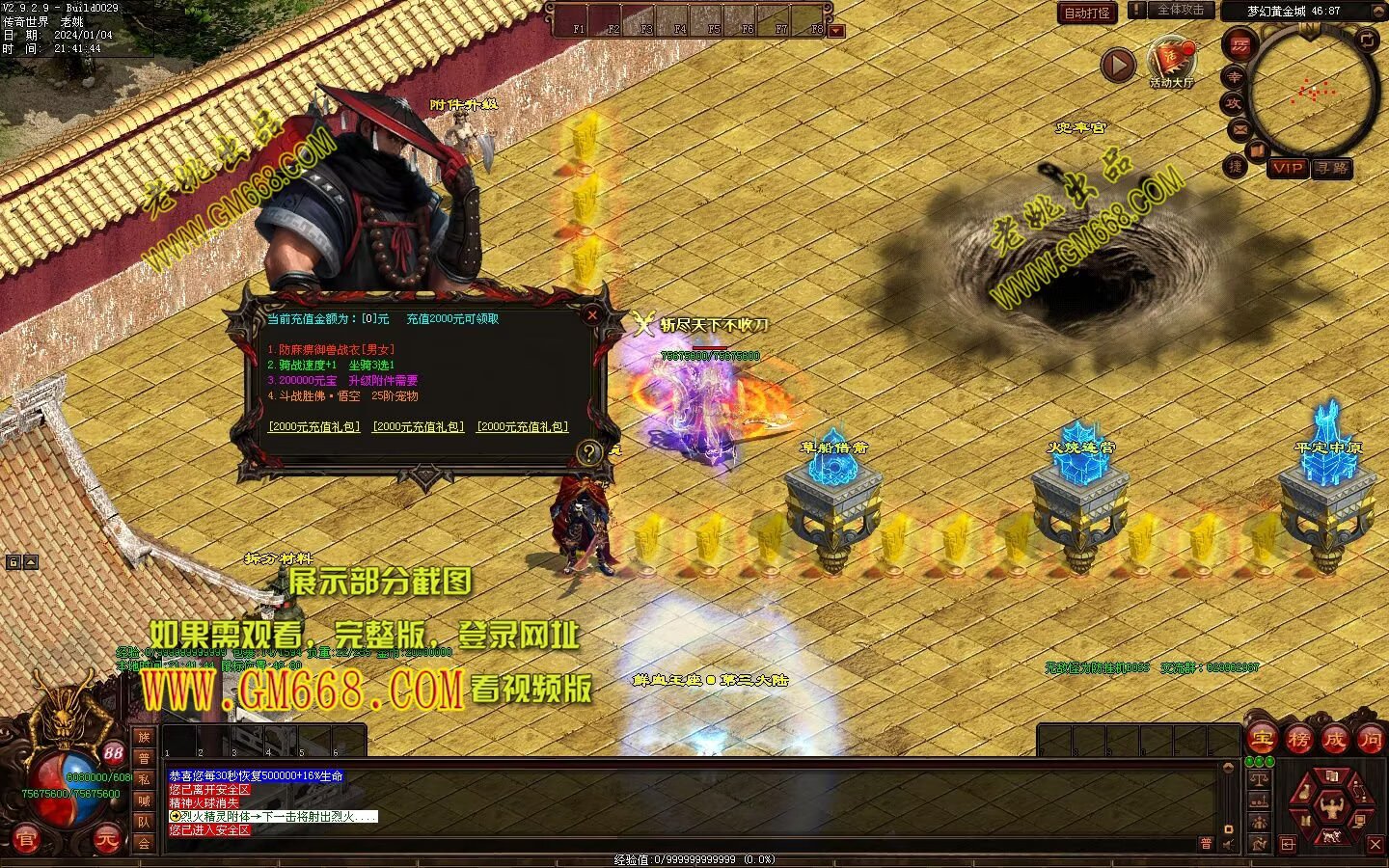The width and height of the screenshot is (1389, 868).
Task: Activate the 寻路 pathfinding button
Action: click(x=1332, y=168)
